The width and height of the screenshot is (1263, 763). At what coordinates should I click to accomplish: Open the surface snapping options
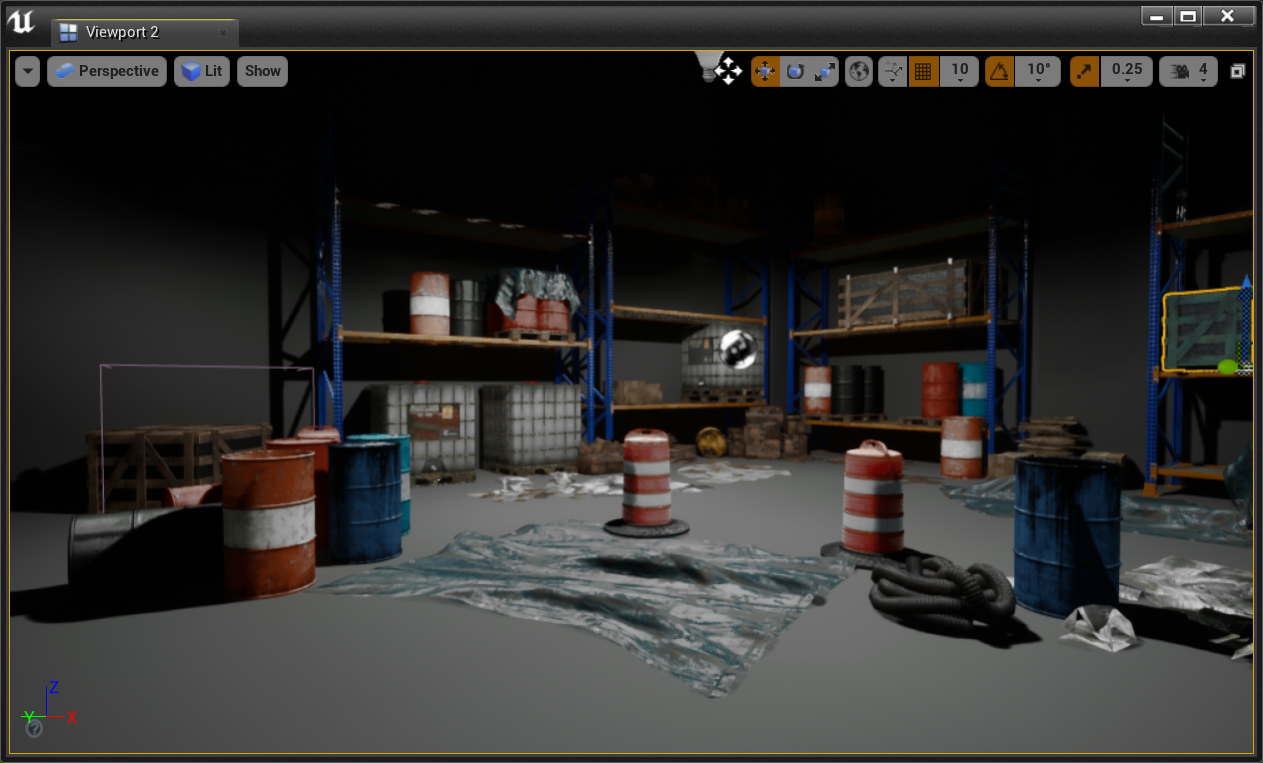click(x=893, y=71)
